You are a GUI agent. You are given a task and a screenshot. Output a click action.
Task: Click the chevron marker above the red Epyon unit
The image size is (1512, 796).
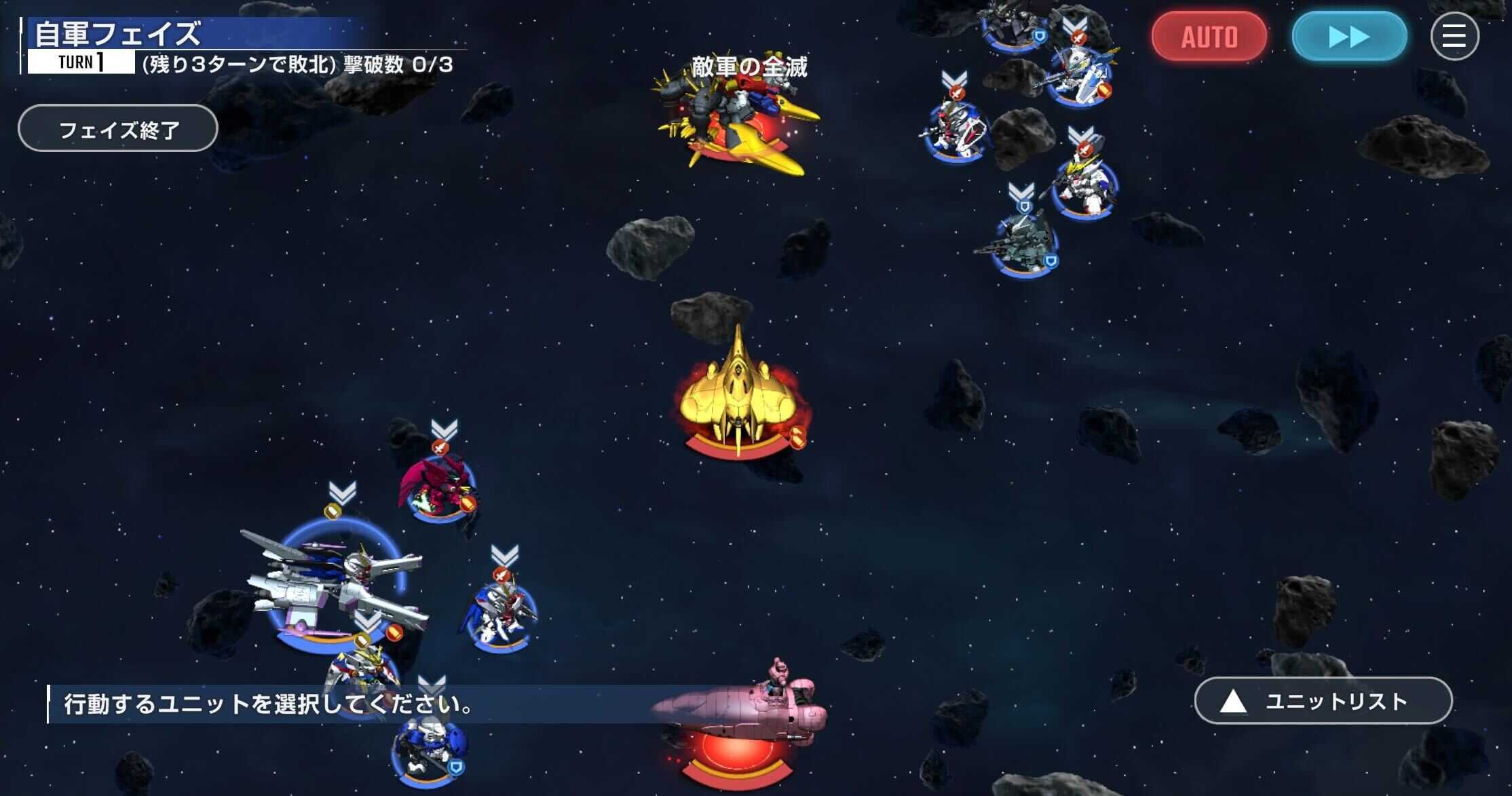pyautogui.click(x=442, y=426)
